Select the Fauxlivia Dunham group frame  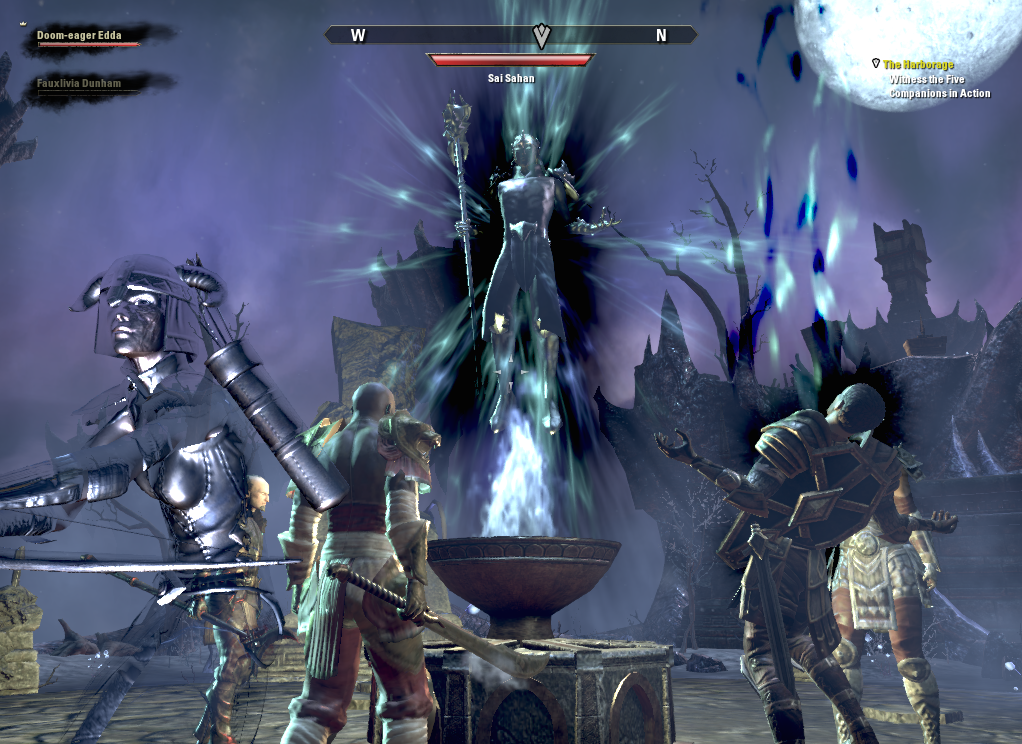80,85
